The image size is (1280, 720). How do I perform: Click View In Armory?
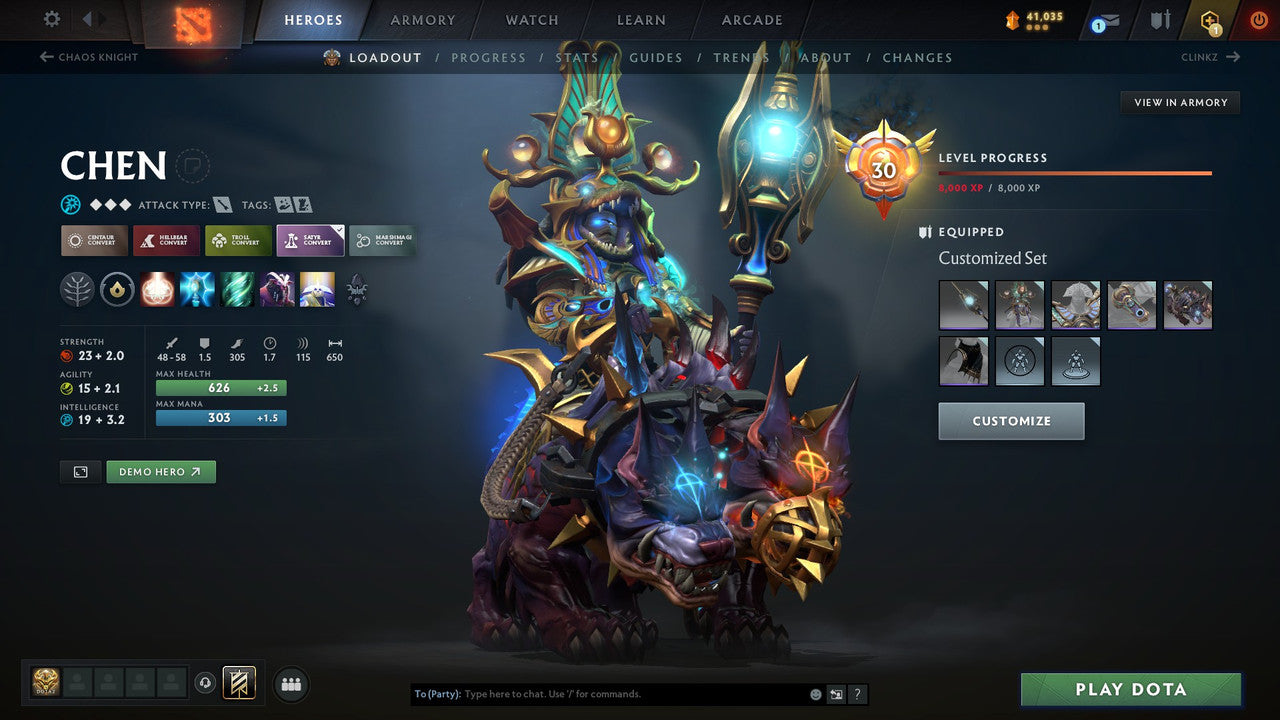pyautogui.click(x=1180, y=102)
